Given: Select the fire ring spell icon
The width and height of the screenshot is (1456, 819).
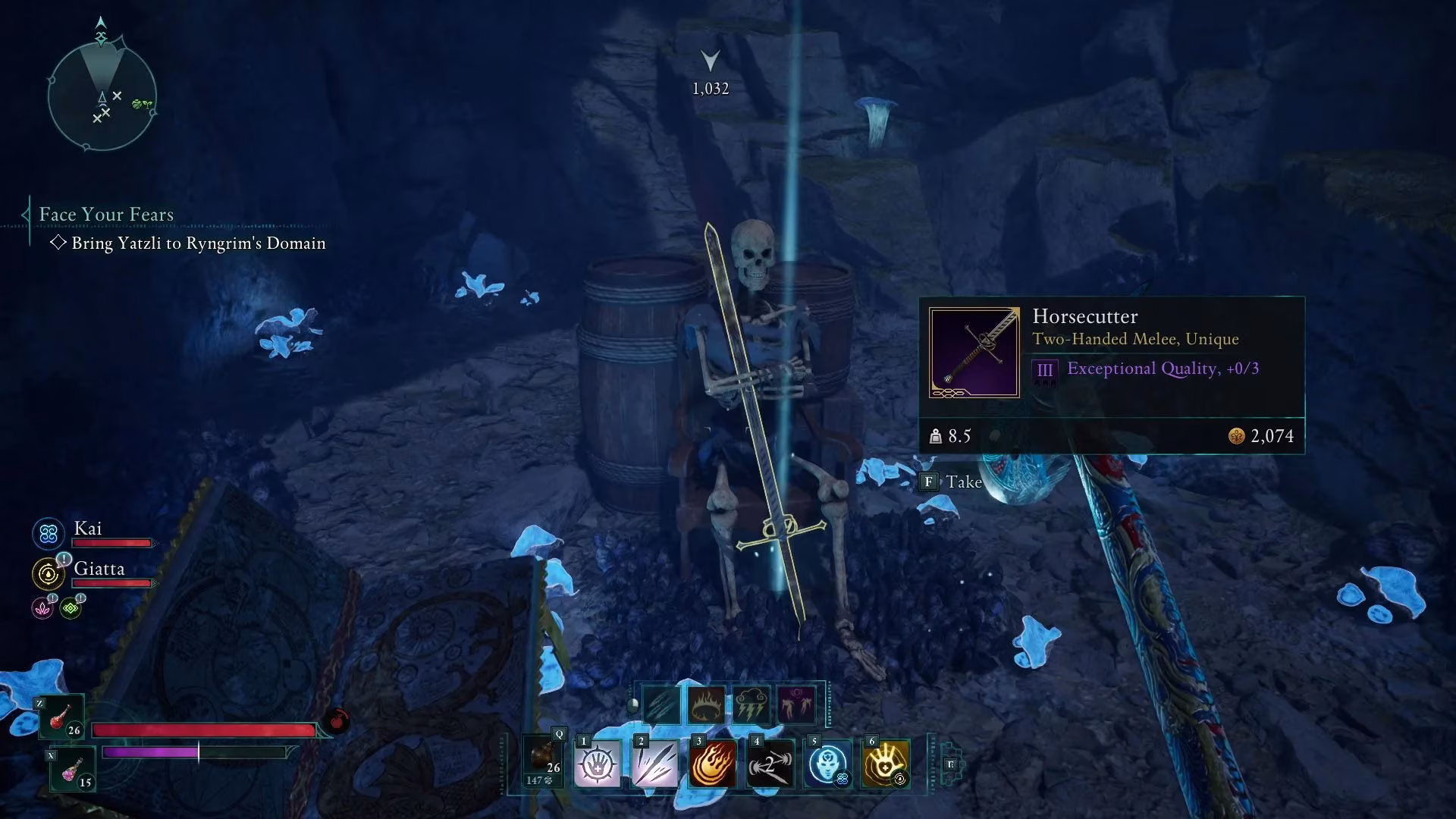Looking at the screenshot, I should coord(707,704).
